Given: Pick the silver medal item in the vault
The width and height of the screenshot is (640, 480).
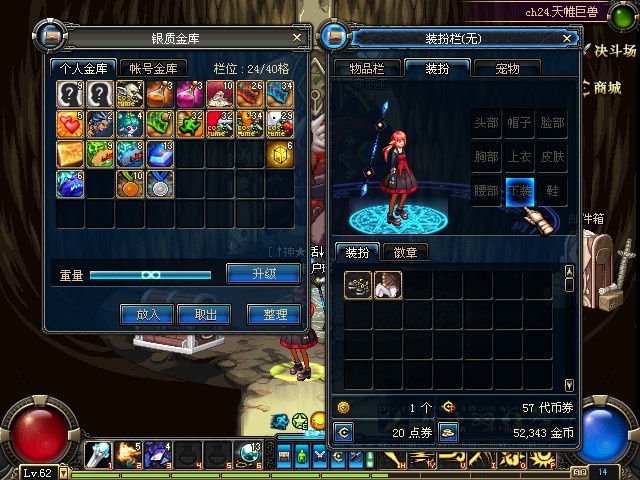Looking at the screenshot, I should tap(160, 184).
